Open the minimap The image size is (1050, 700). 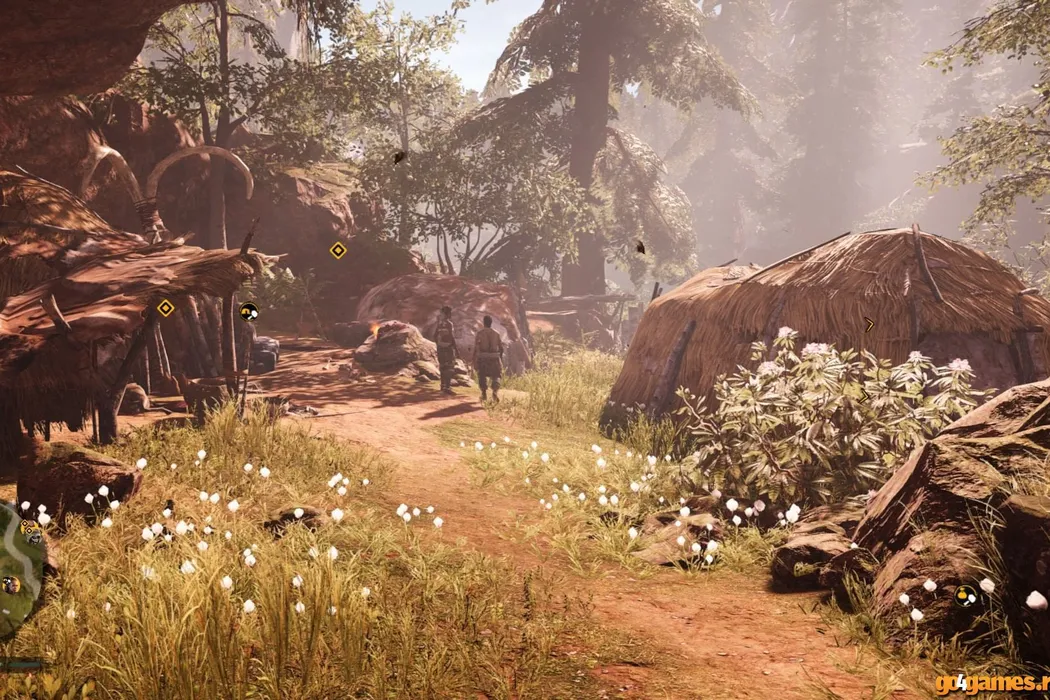[x=20, y=570]
